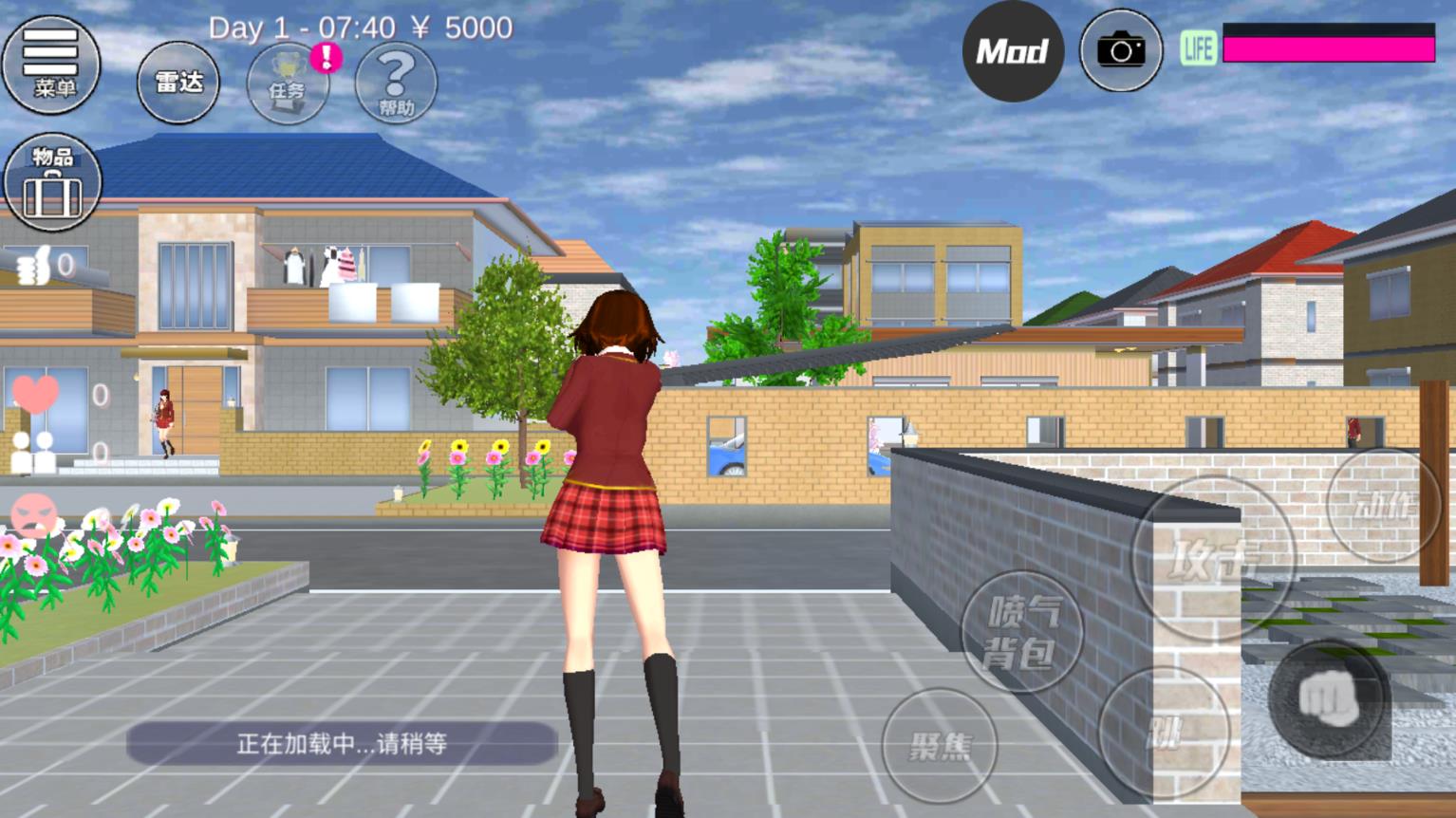Viewport: 1456px width, 818px height.
Task: Open the 动作 actions button
Action: pyautogui.click(x=1382, y=506)
